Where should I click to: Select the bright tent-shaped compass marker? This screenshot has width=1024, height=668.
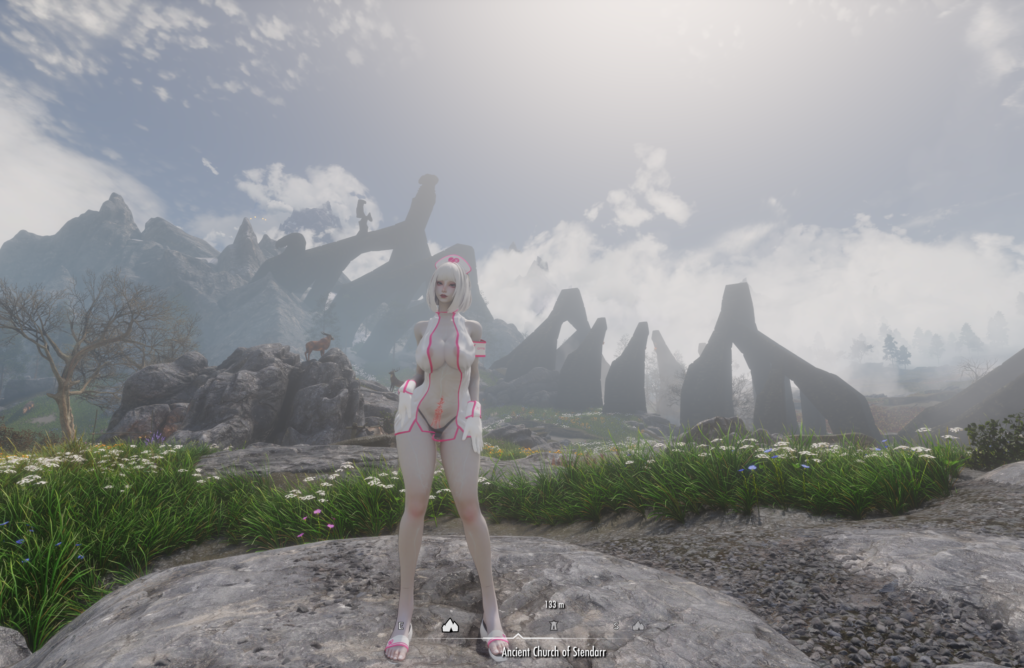pyautogui.click(x=450, y=626)
